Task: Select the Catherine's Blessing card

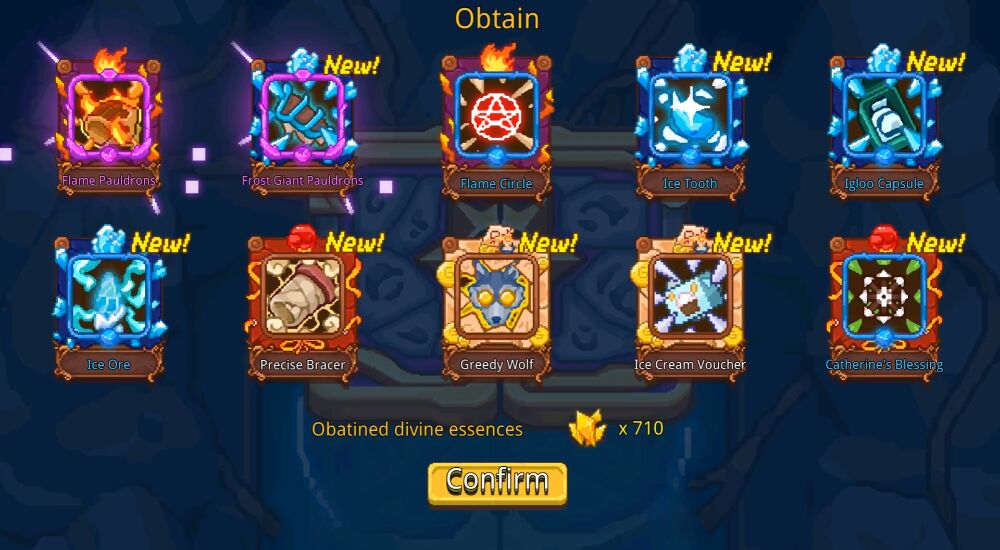Action: click(x=884, y=298)
